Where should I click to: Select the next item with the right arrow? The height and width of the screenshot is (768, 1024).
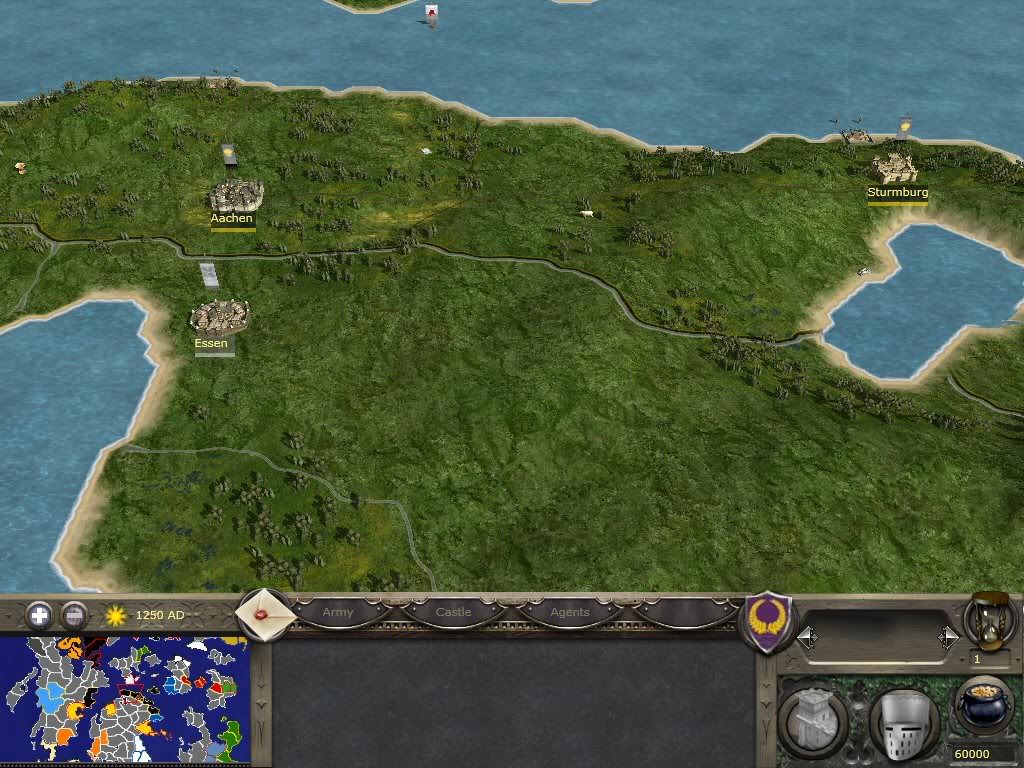948,637
